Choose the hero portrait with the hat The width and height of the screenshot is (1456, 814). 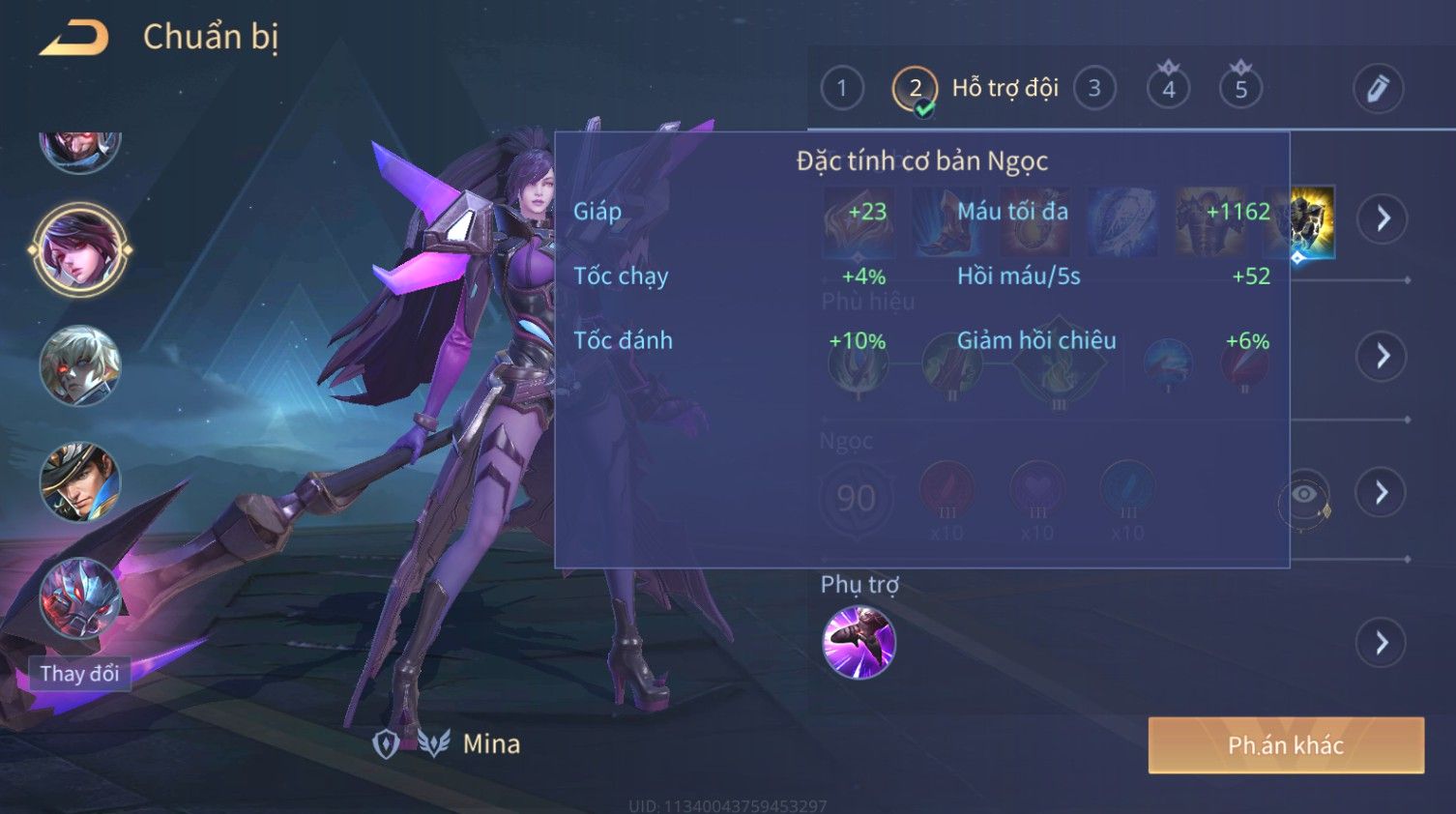click(80, 481)
